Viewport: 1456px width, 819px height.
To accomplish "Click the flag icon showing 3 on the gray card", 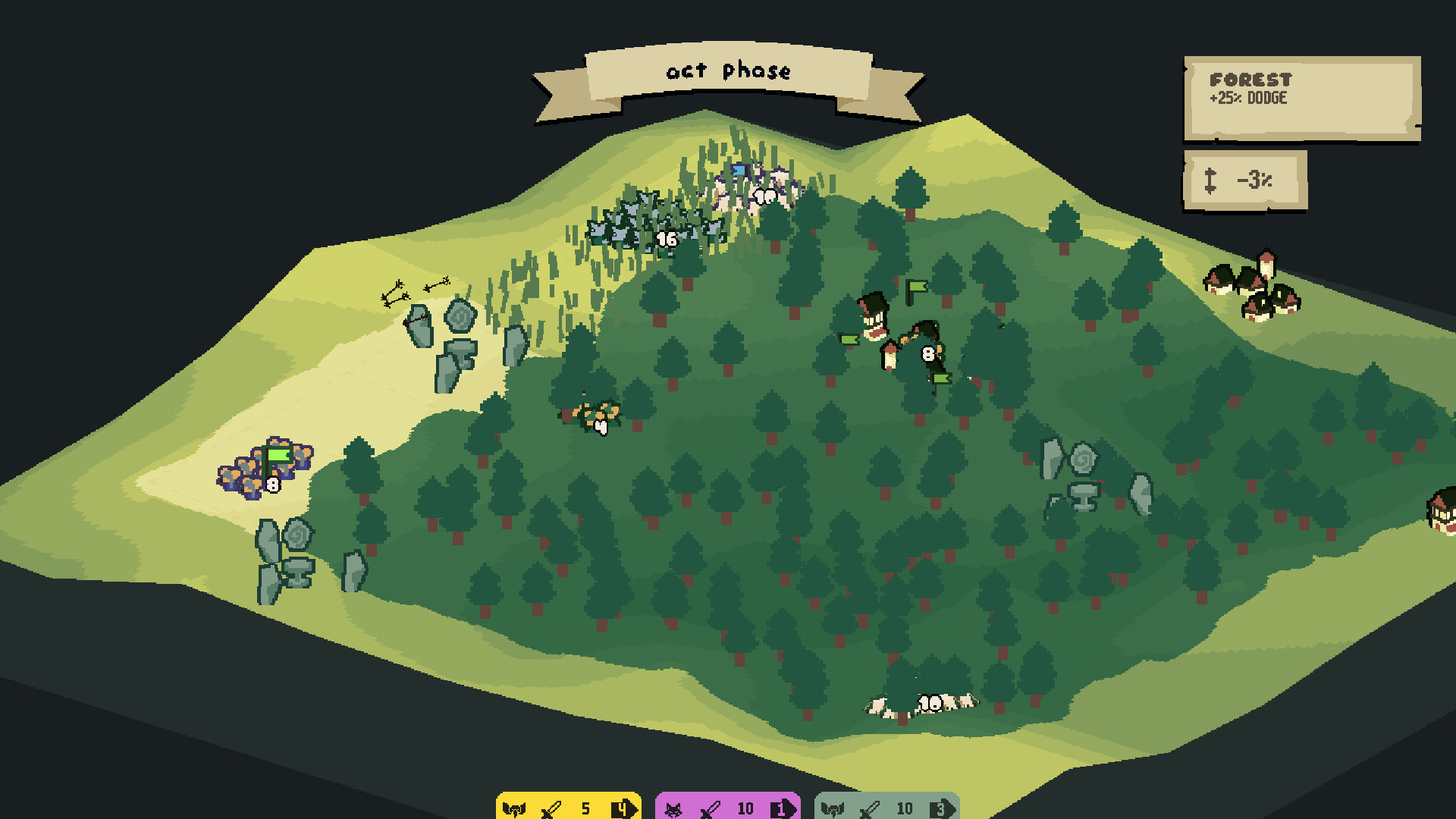I will click(x=943, y=808).
